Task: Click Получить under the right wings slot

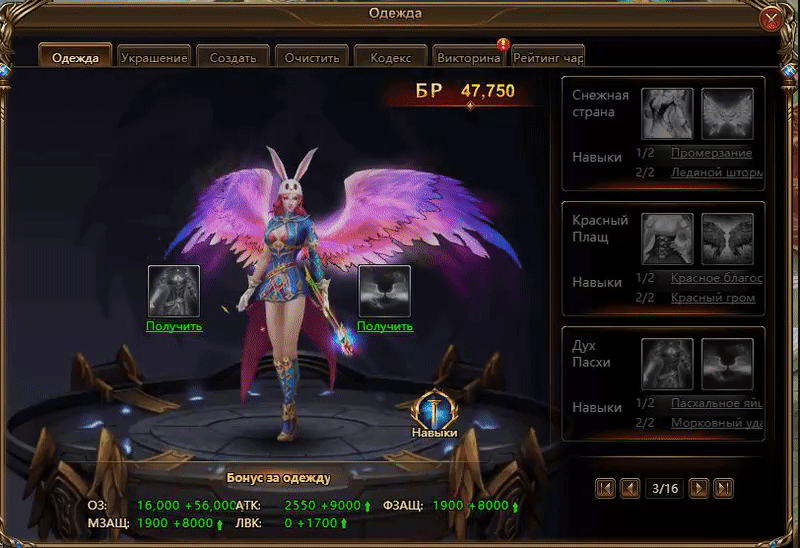Action: pyautogui.click(x=385, y=326)
